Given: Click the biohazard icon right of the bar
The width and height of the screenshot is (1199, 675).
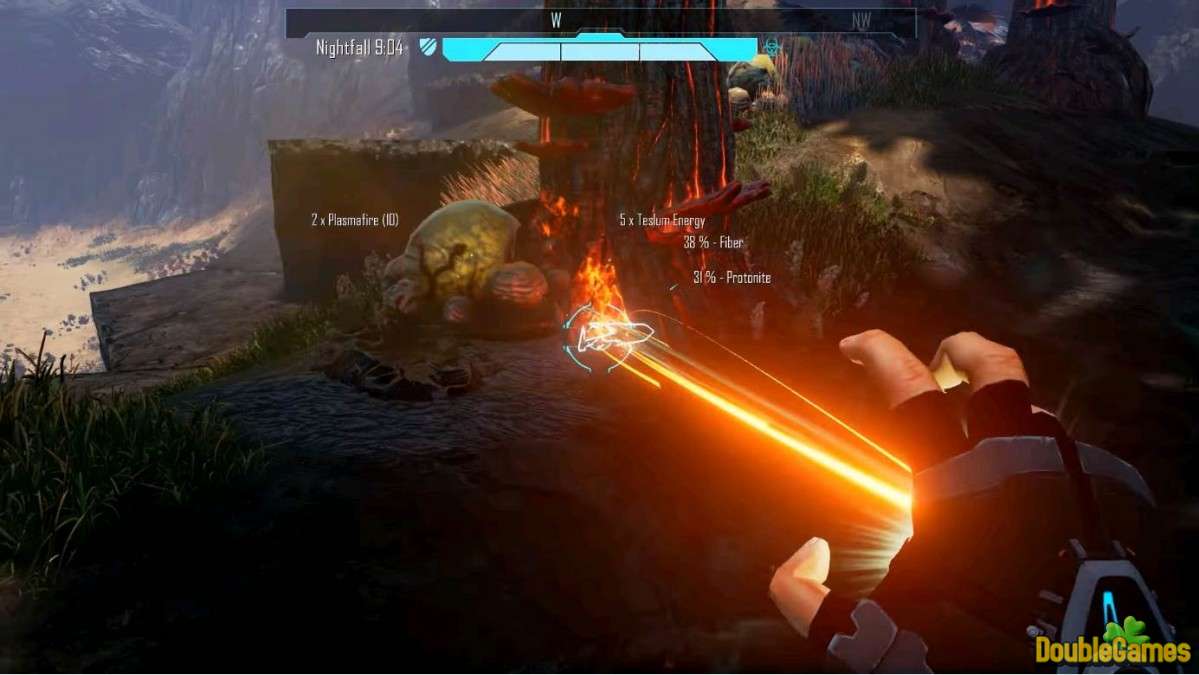Looking at the screenshot, I should pos(772,47).
